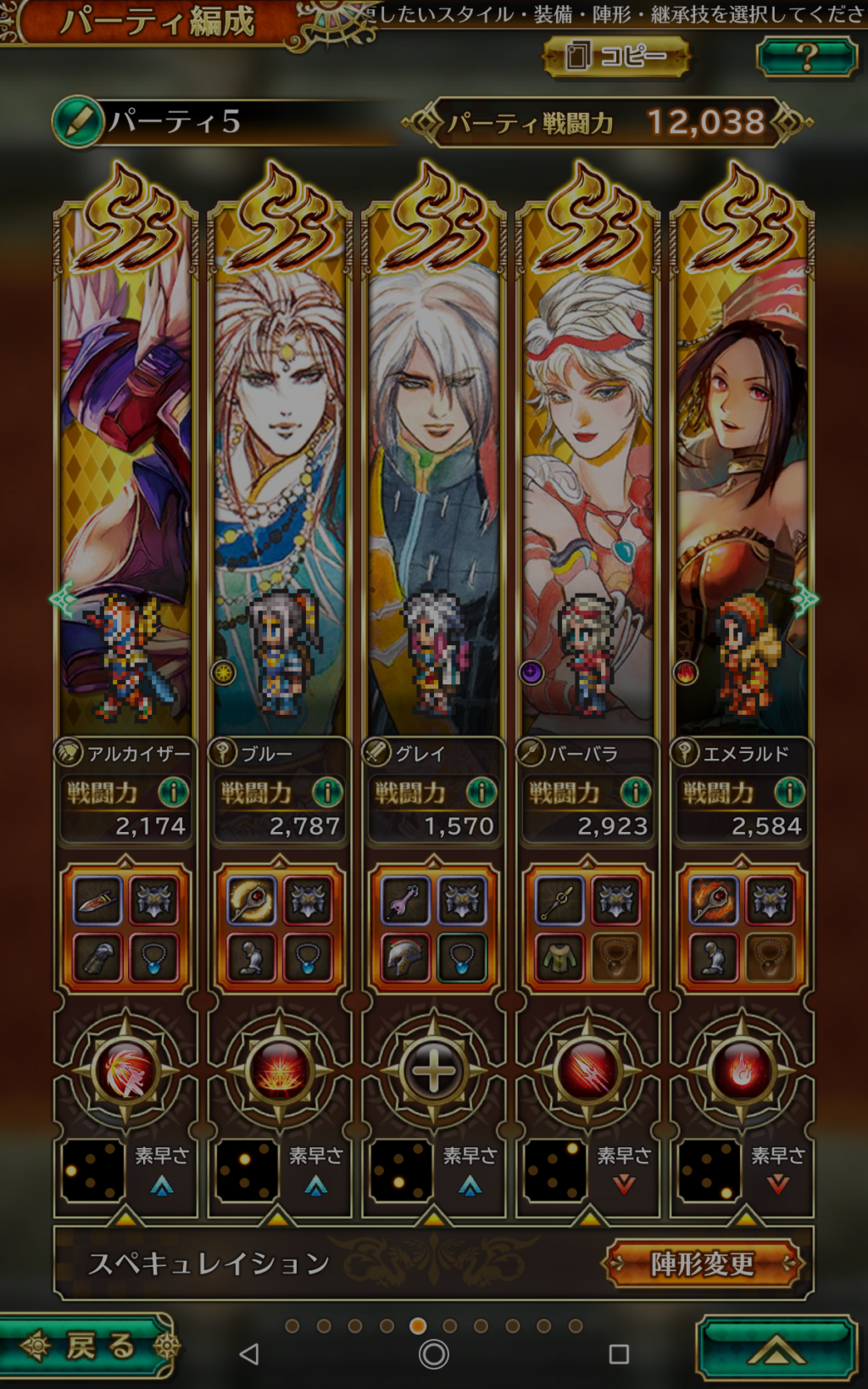Open the question mark help button
Screen dimensions: 868x1389
tap(806, 57)
